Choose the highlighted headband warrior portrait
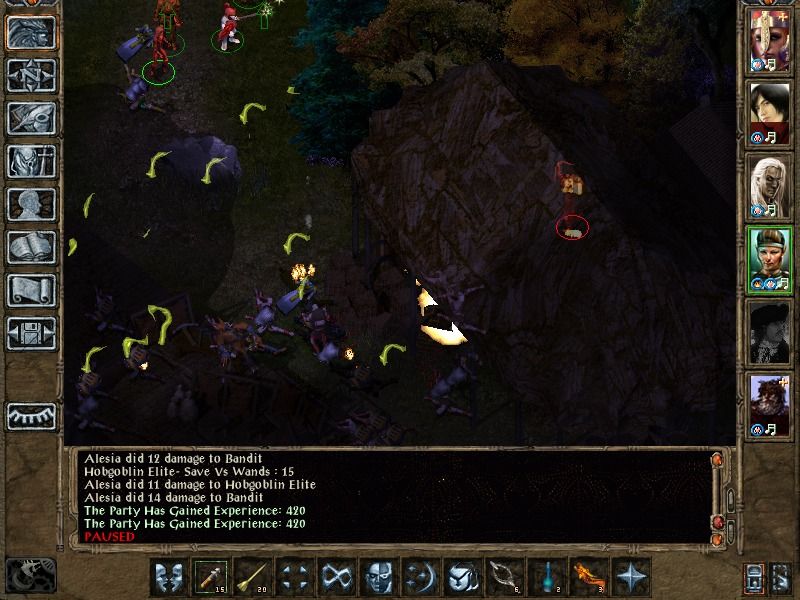The height and width of the screenshot is (600, 800). pyautogui.click(x=770, y=258)
